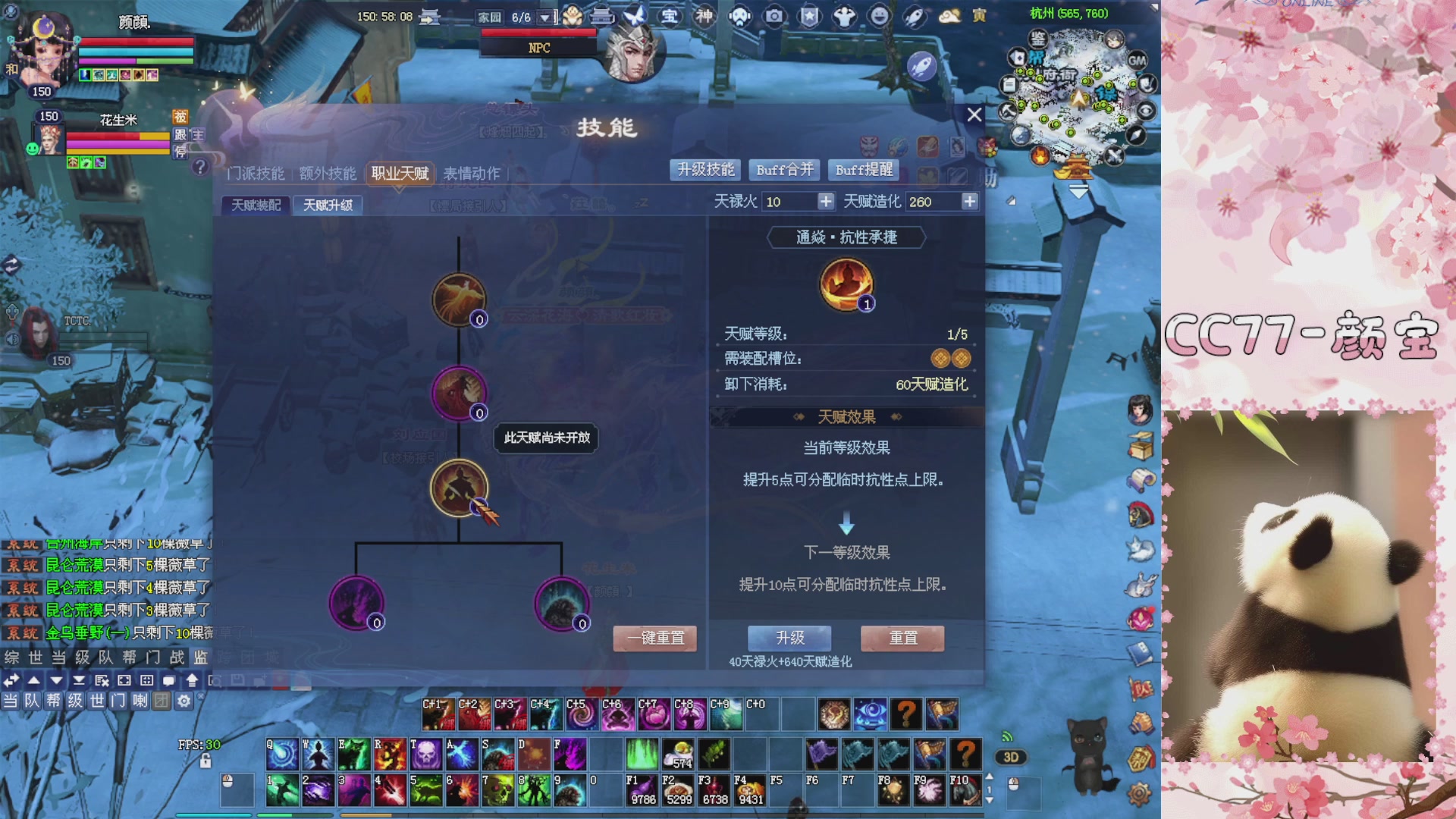Click the smiley emote icon in top bar
This screenshot has height=819, width=1456.
[878, 16]
